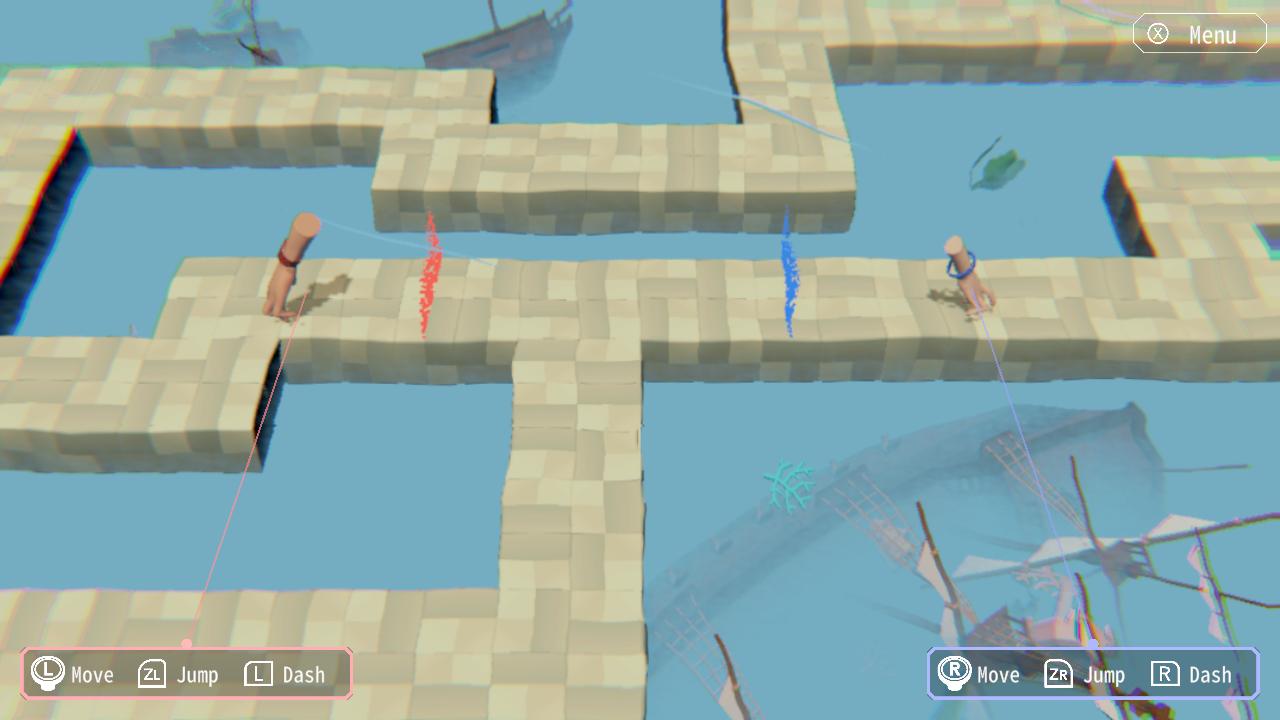Image resolution: width=1280 pixels, height=720 pixels.
Task: Select the red-banded hand character
Action: [x=290, y=270]
